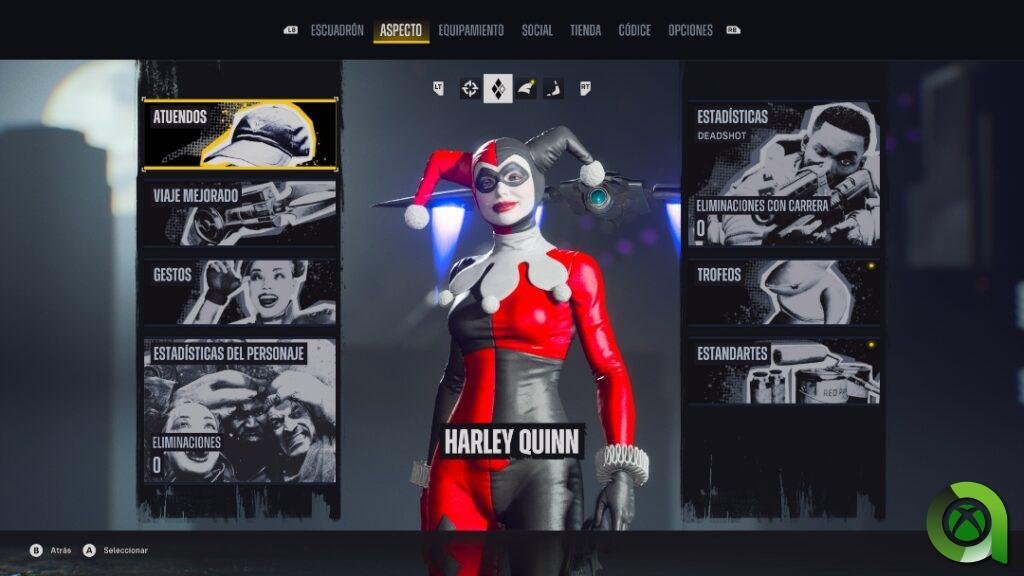Switch to the Opciones tab

(x=690, y=31)
